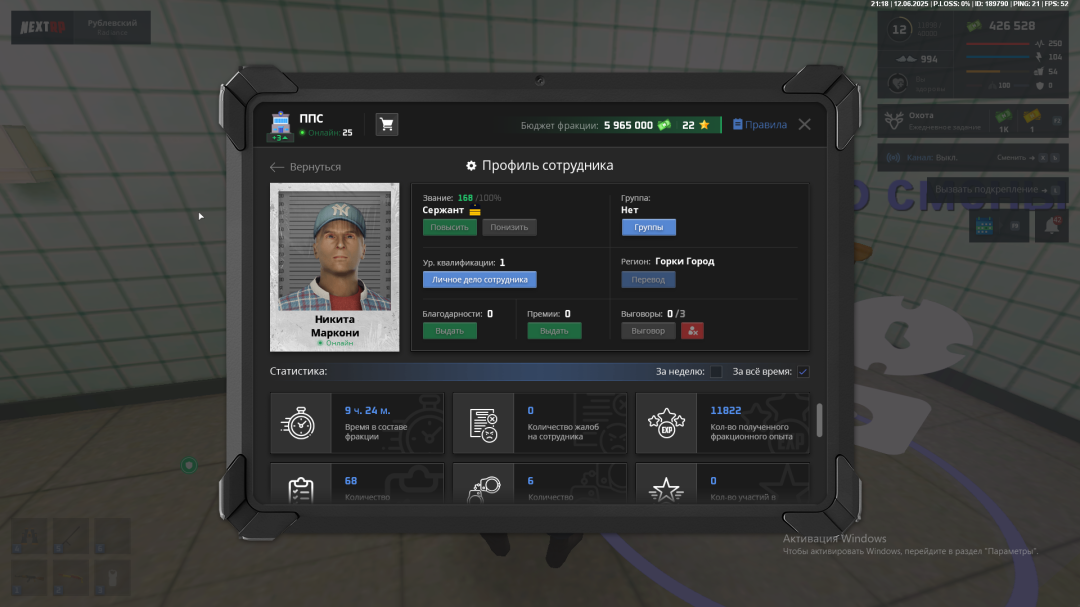Viewport: 1080px width, 607px height.
Task: Click the Перевод transfer button
Action: click(648, 280)
